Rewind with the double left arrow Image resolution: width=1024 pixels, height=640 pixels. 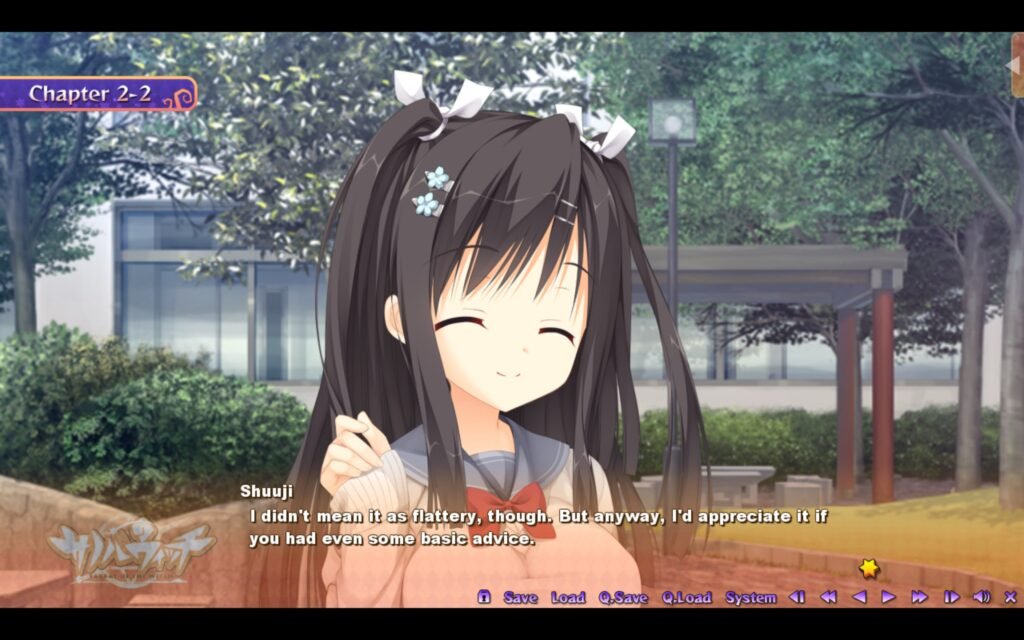828,597
